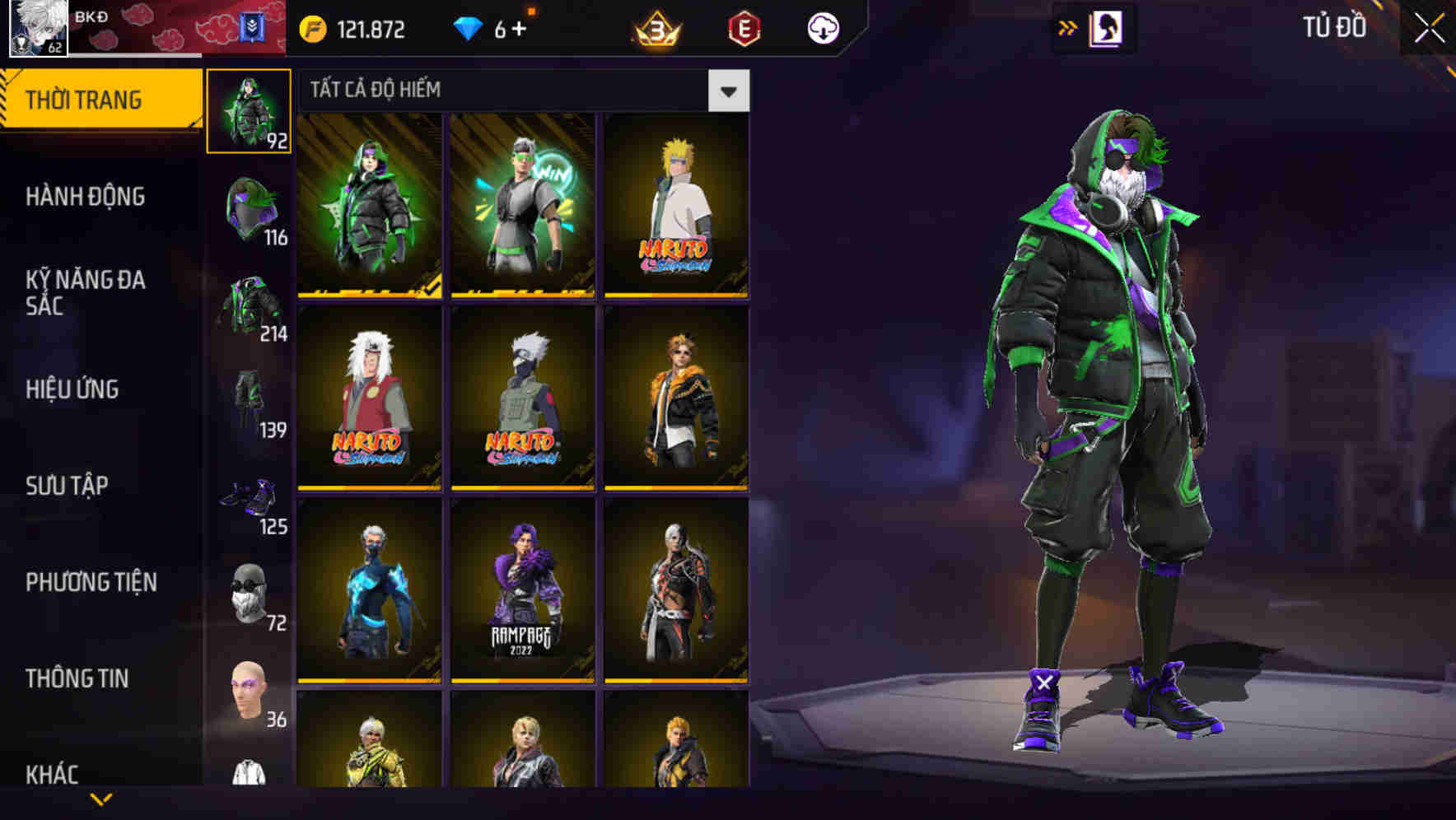Click the red Elite 'E' badge icon
The height and width of the screenshot is (820, 1456).
tap(744, 27)
